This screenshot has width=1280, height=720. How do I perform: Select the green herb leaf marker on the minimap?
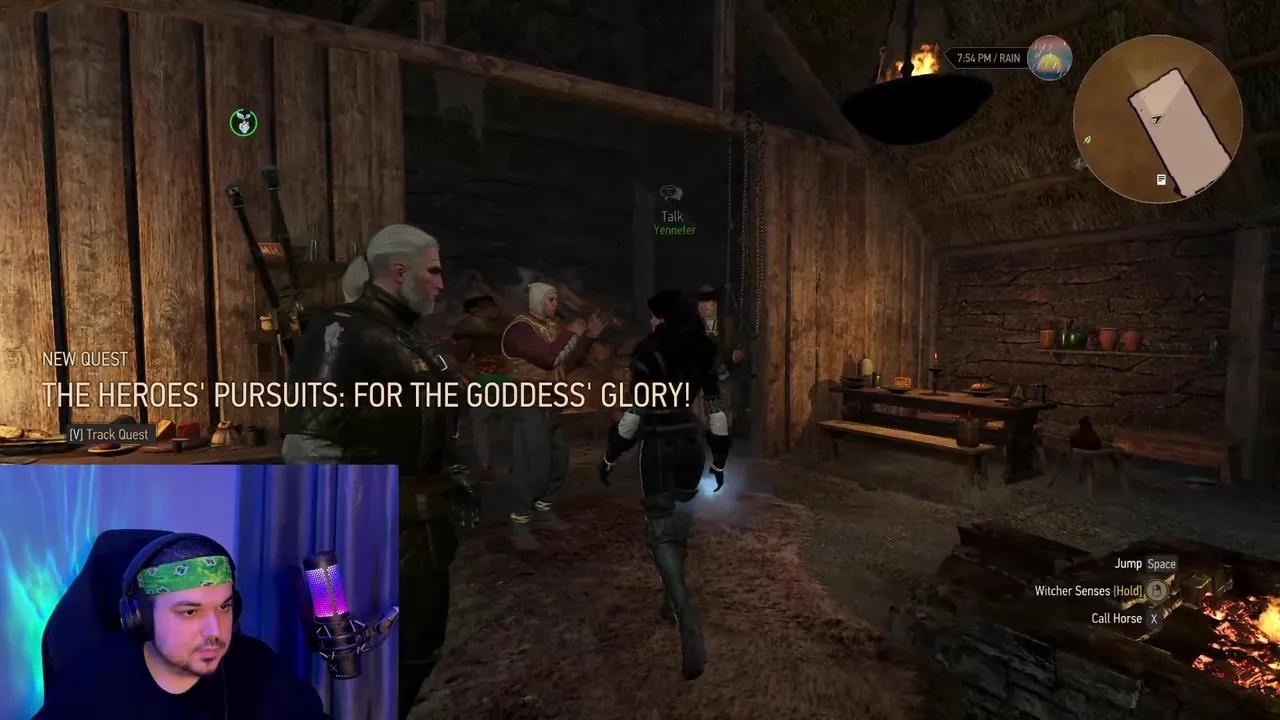(x=1088, y=140)
